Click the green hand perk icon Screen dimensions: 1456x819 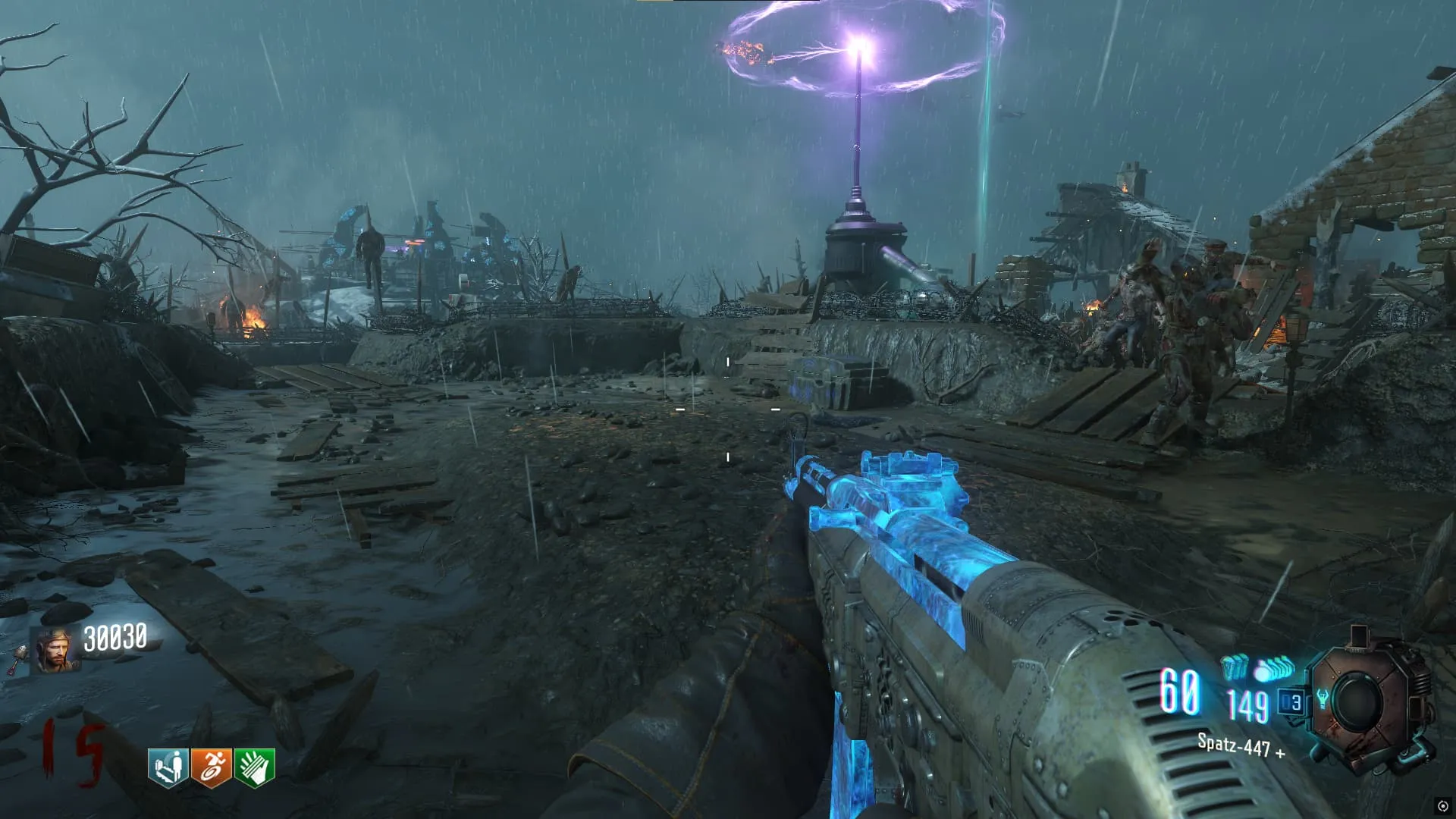click(x=254, y=767)
